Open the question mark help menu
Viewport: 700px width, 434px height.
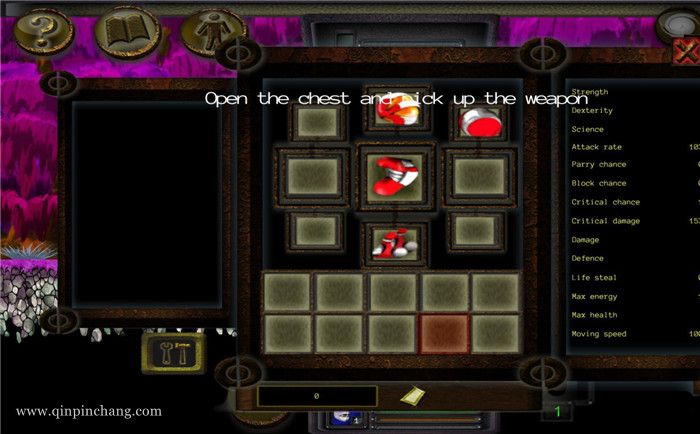pos(40,31)
